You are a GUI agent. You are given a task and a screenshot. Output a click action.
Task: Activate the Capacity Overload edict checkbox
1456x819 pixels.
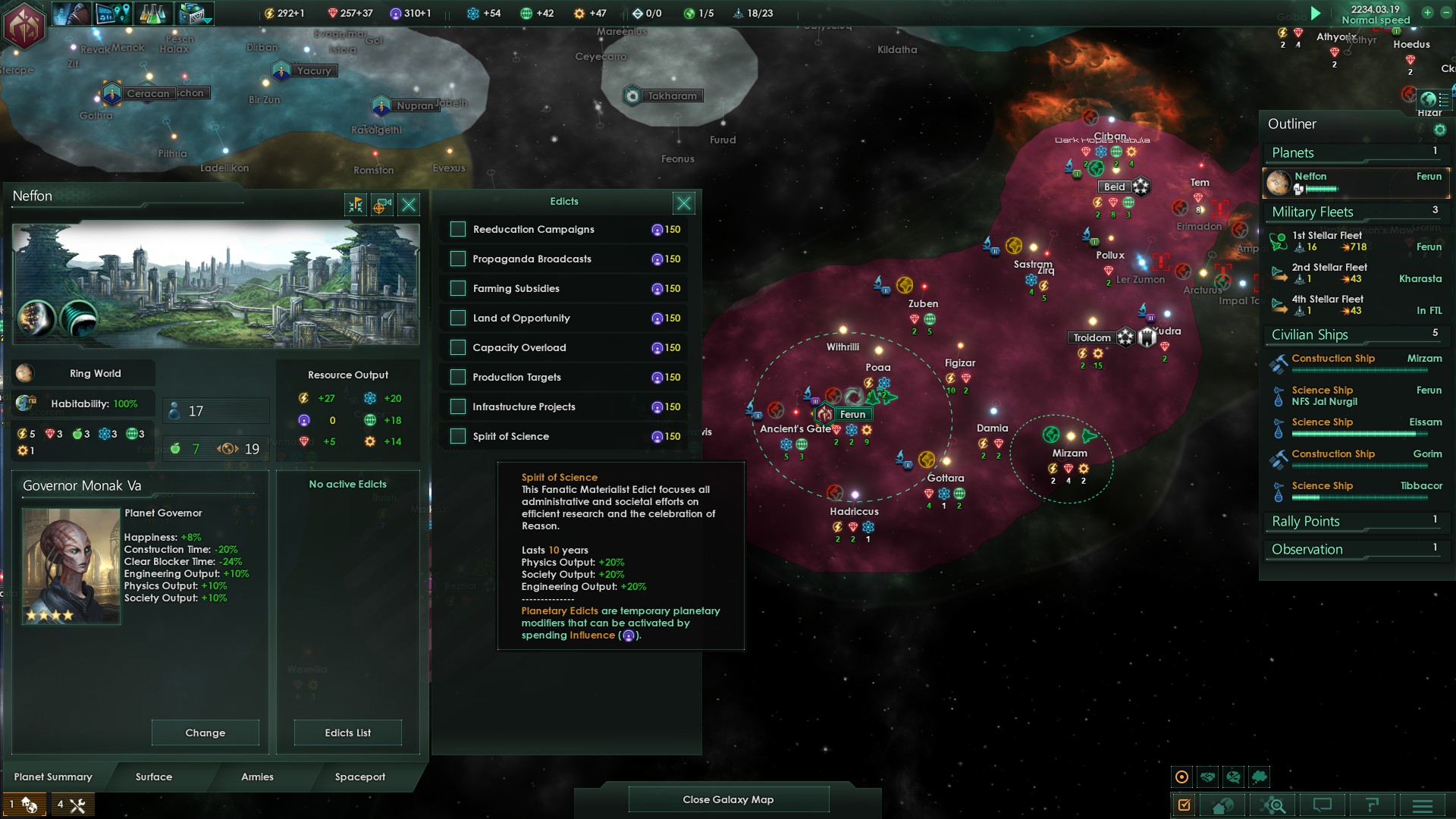click(x=458, y=348)
